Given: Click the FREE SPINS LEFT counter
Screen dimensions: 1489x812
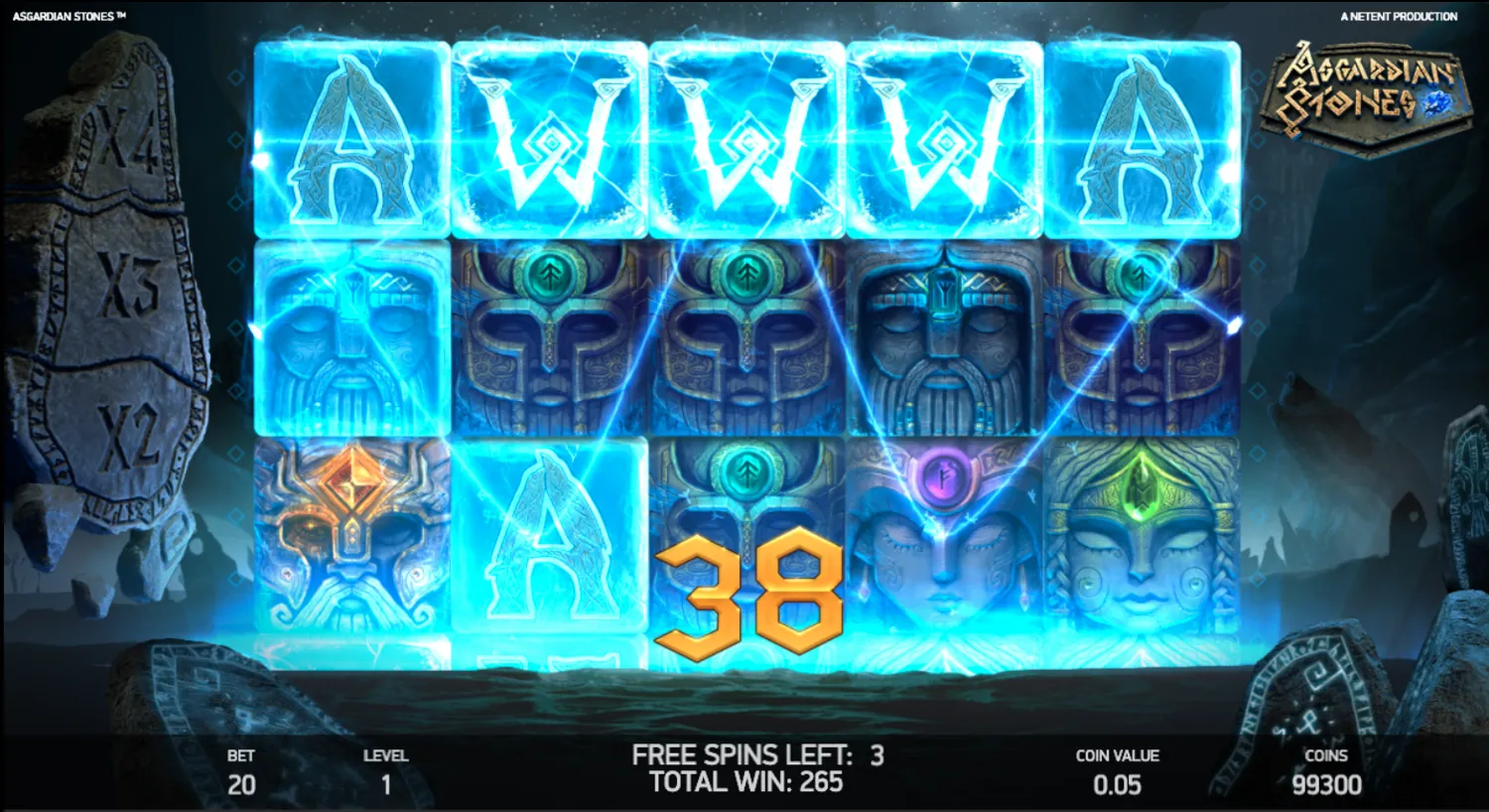Looking at the screenshot, I should (758, 754).
